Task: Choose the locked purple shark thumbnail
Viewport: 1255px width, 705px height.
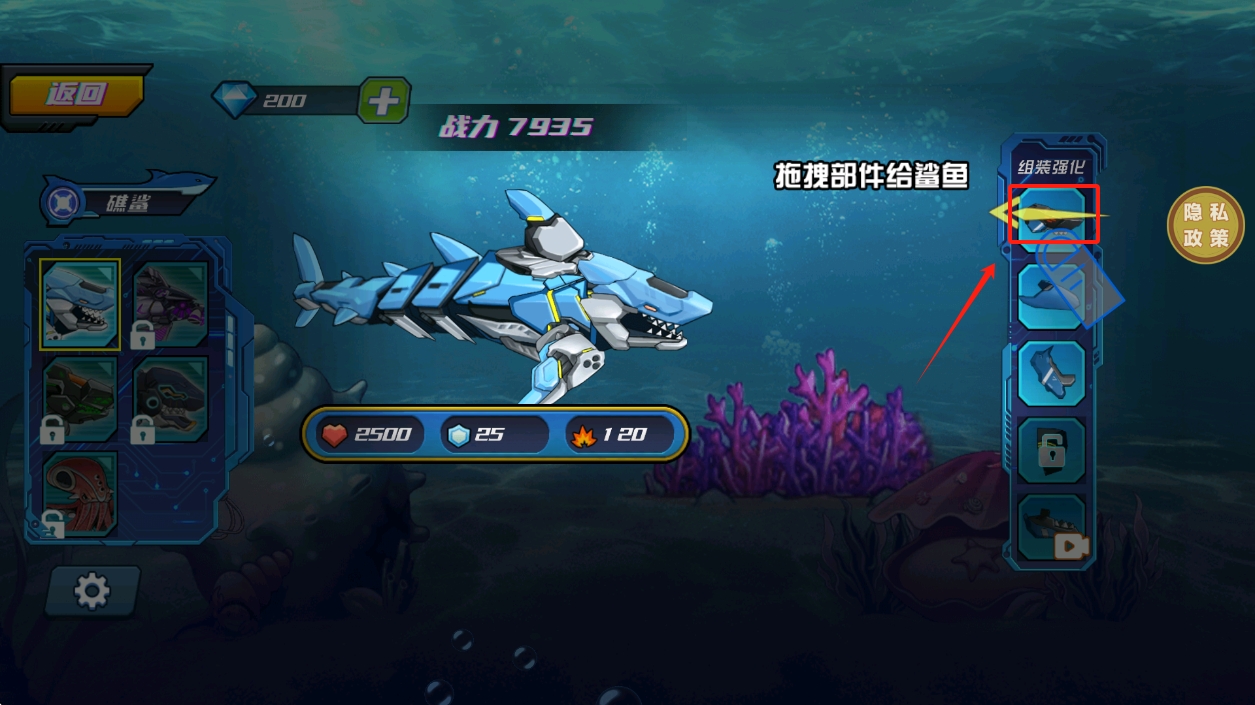Action: (170, 304)
